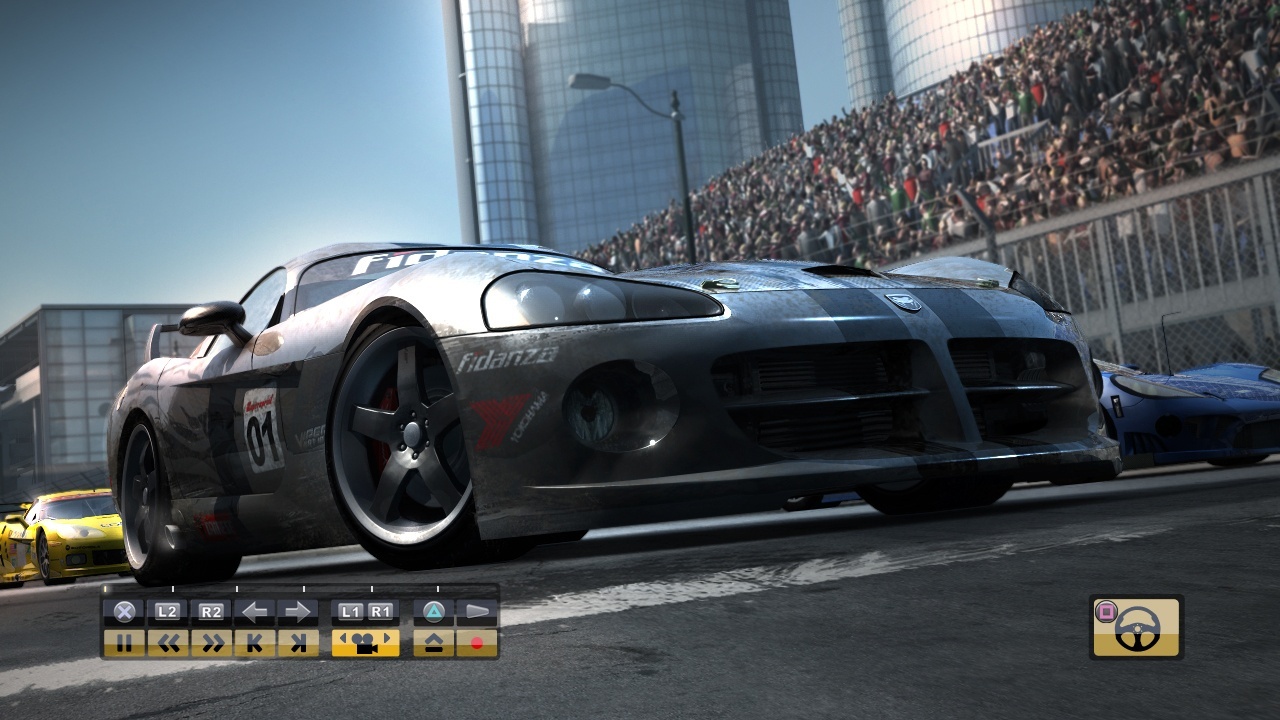Screen dimensions: 1280x720
Task: Exit the replay with the X button
Action: point(123,611)
